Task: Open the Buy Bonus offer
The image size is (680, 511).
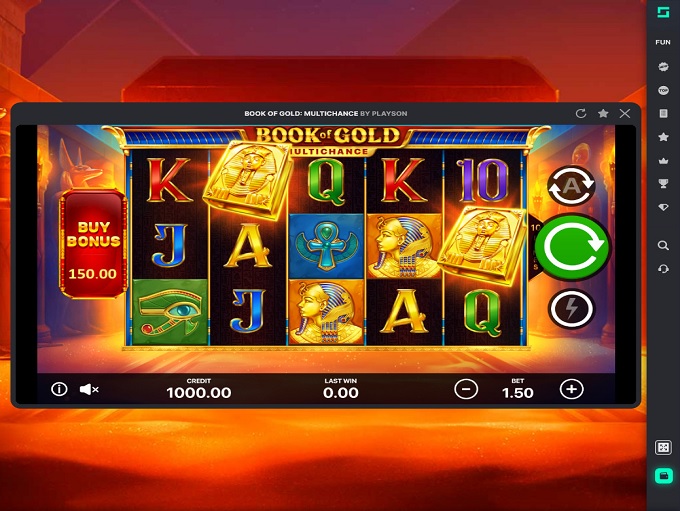Action: [x=93, y=244]
